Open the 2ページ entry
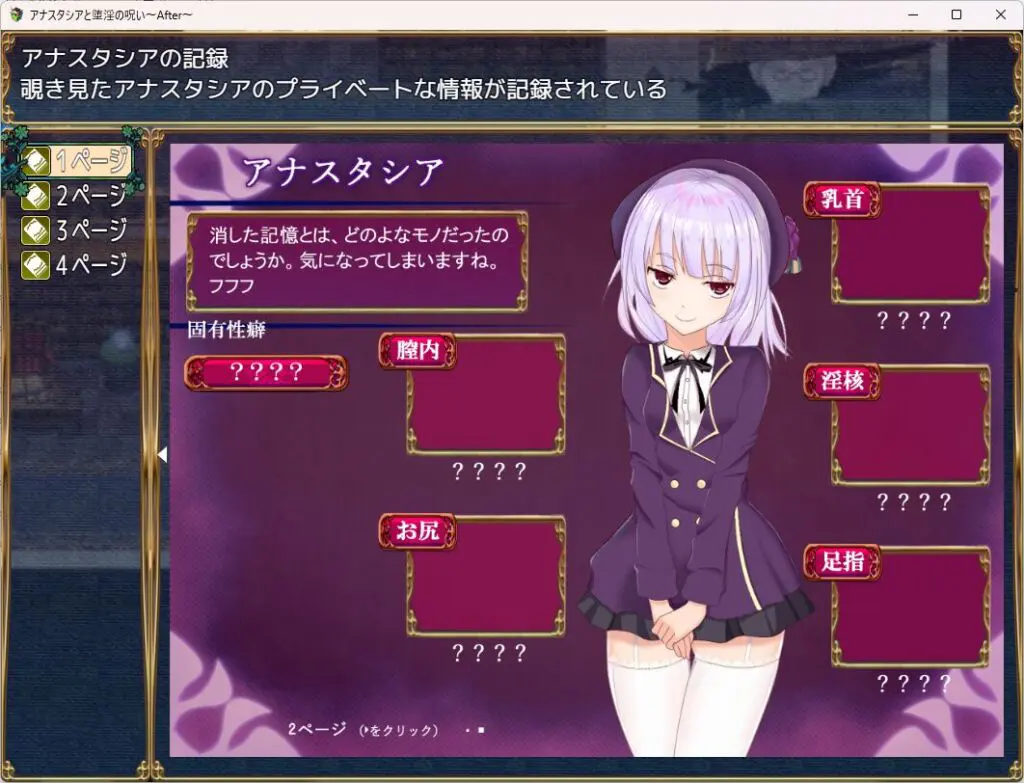 [x=77, y=195]
